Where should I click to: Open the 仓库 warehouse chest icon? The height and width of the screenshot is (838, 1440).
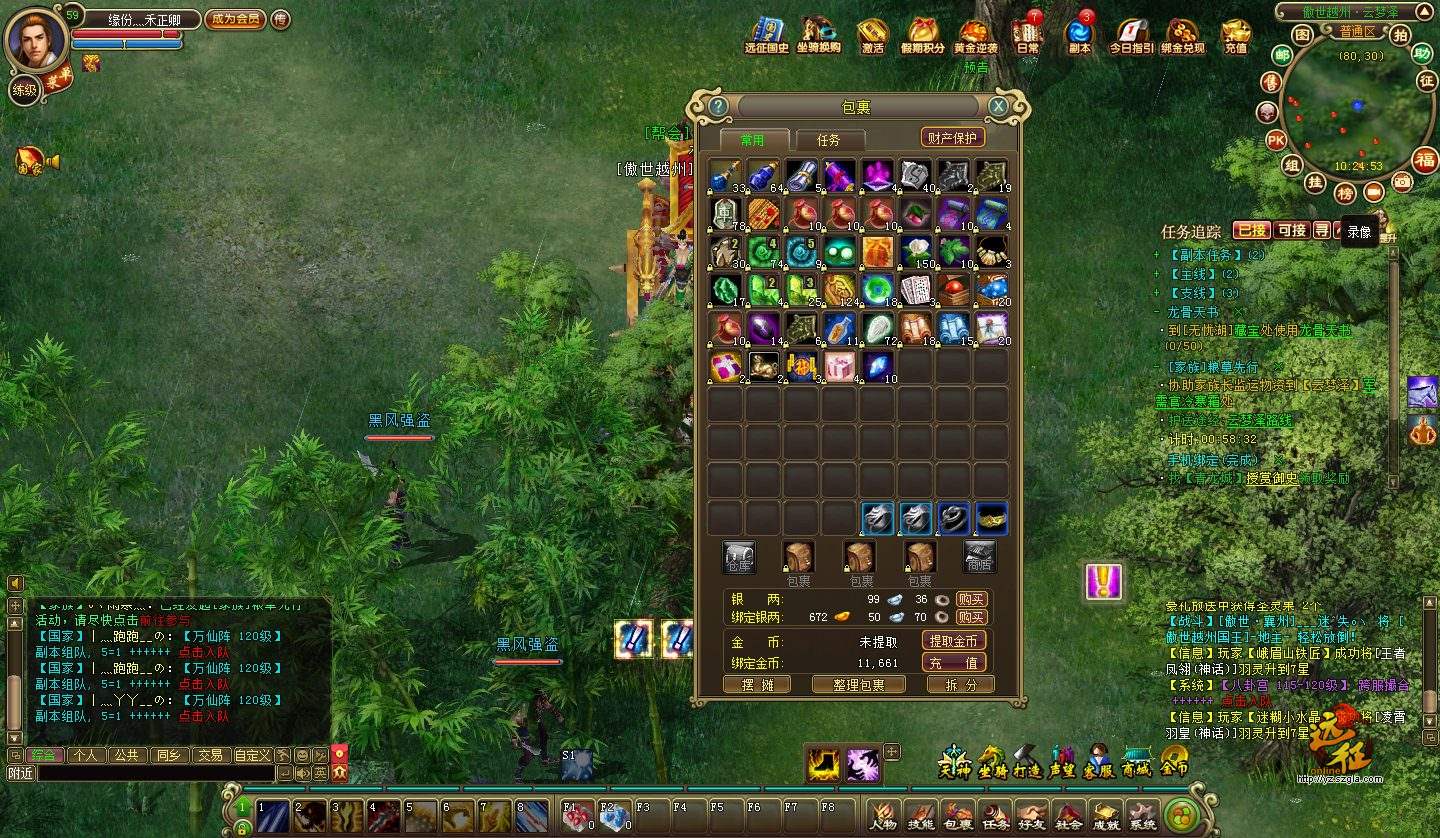click(739, 558)
